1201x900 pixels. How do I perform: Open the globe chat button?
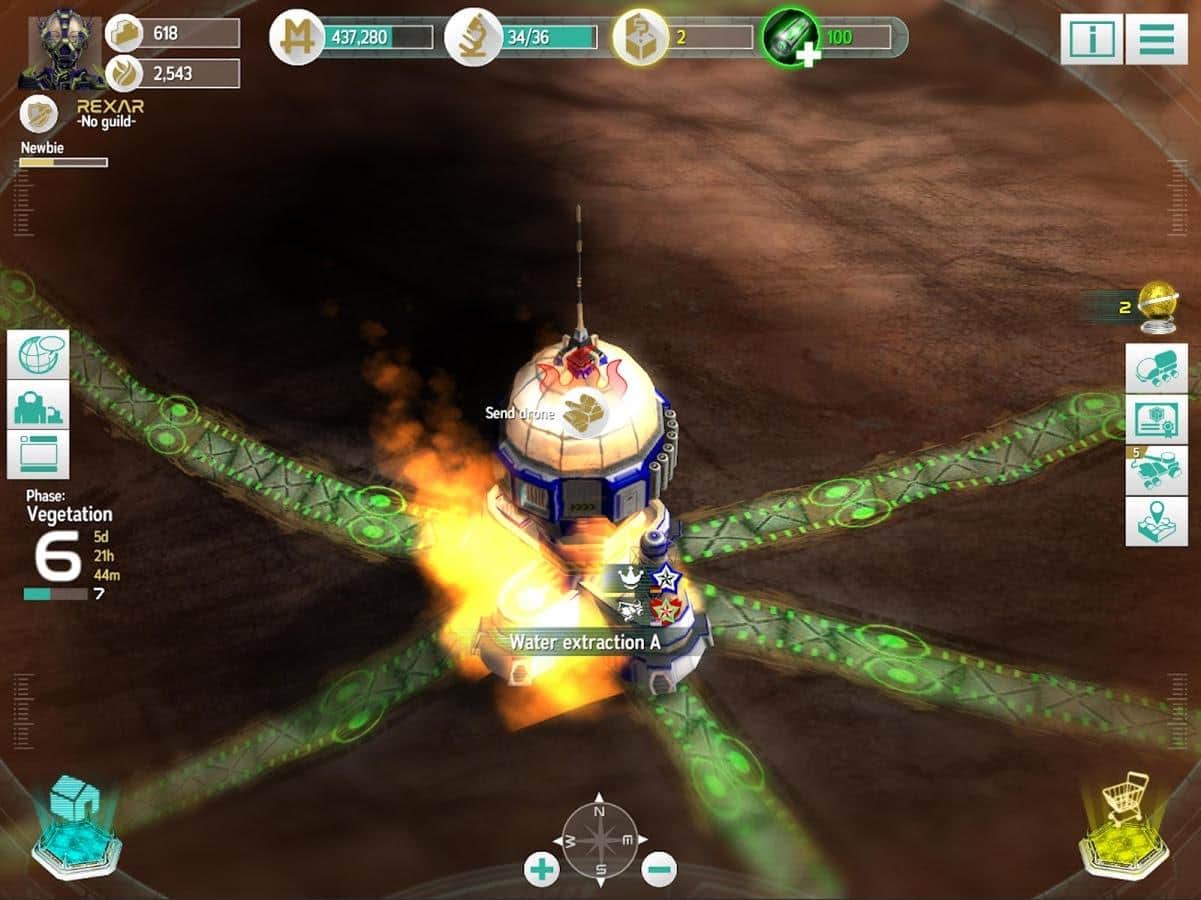[x=39, y=354]
